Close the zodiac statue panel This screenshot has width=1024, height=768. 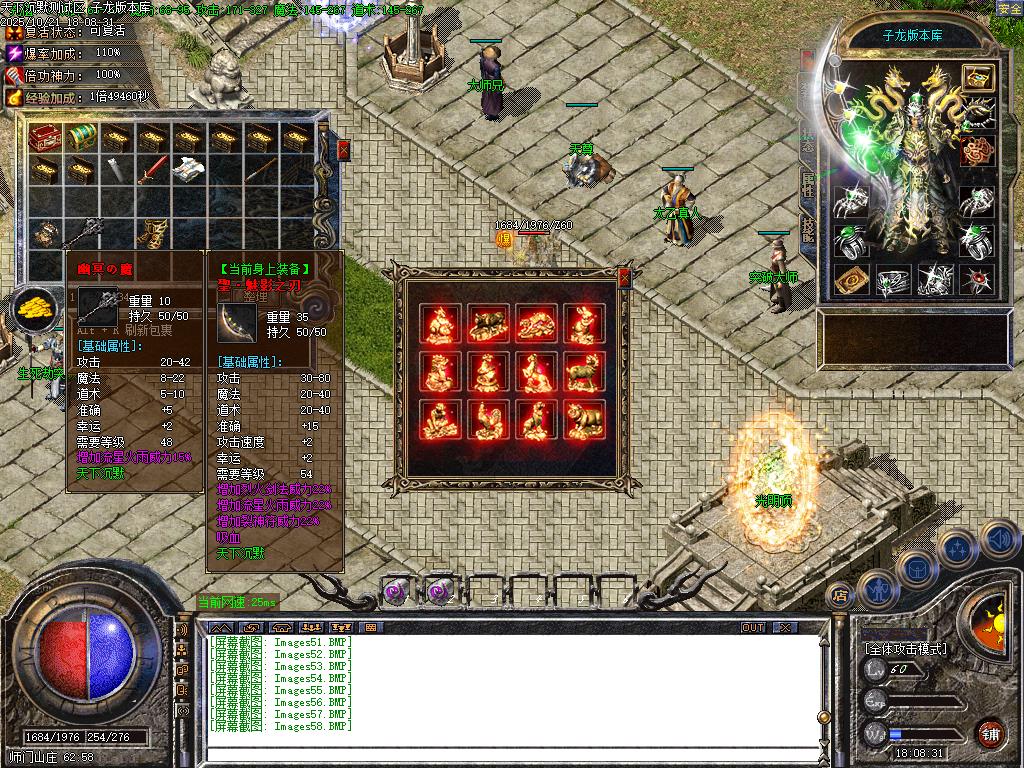point(625,277)
